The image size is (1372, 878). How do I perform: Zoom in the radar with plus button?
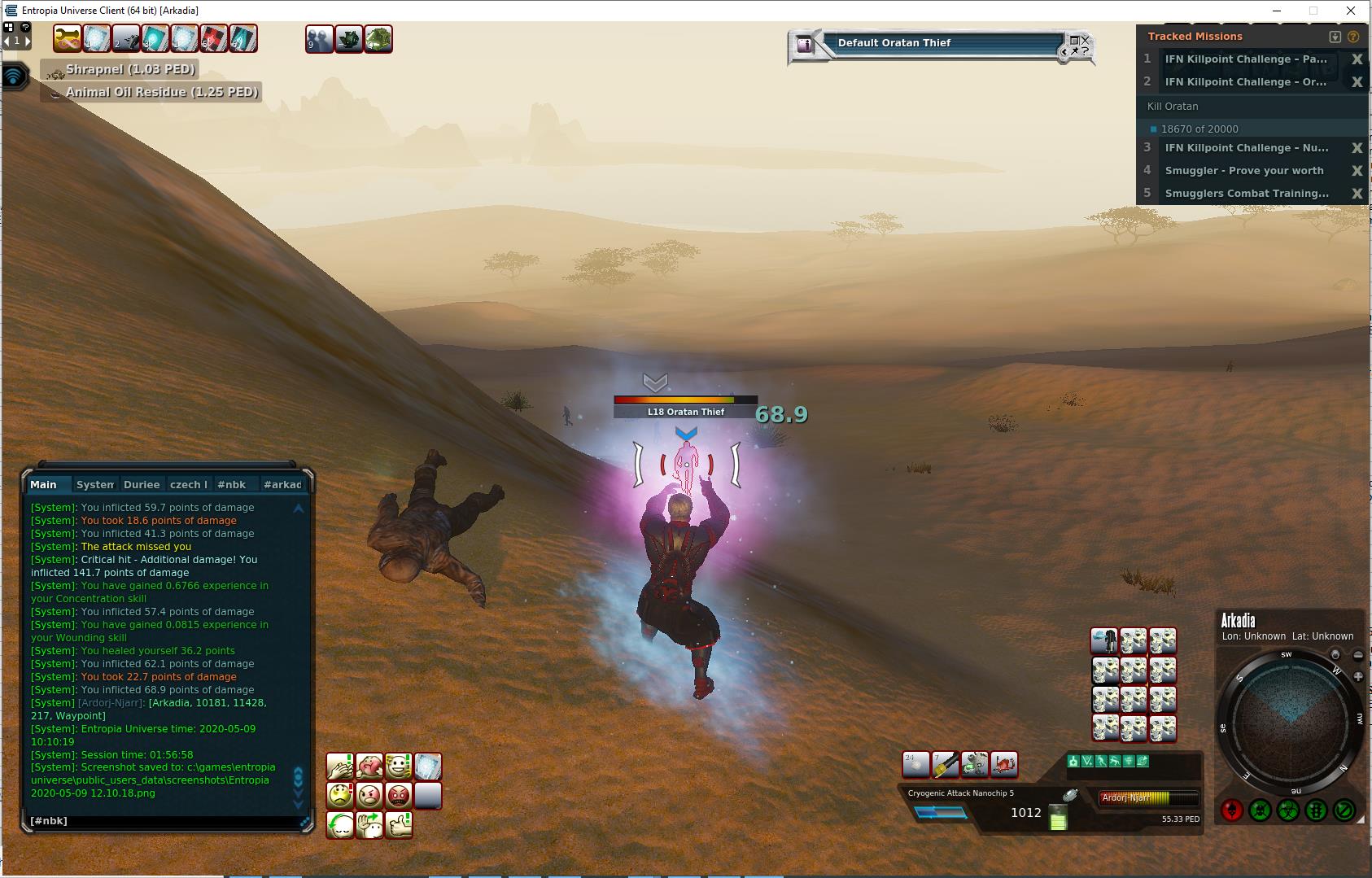[1358, 676]
